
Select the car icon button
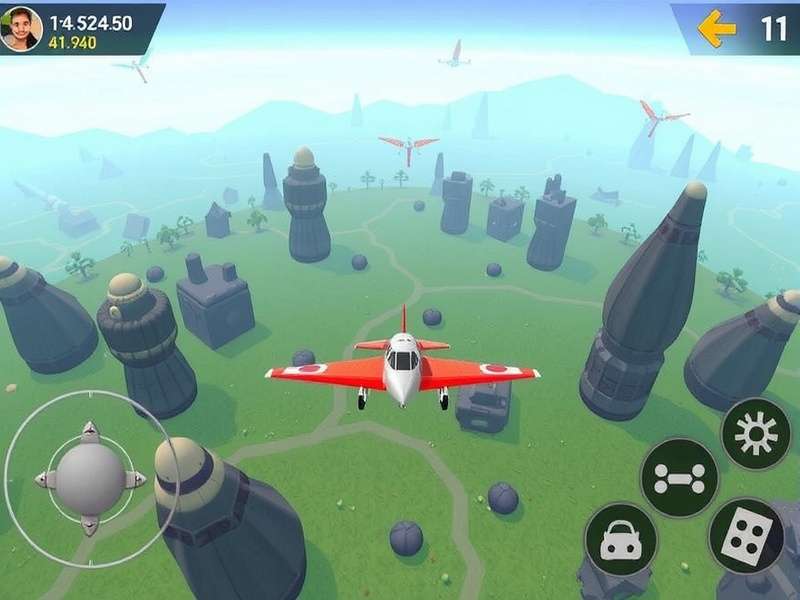click(x=621, y=539)
